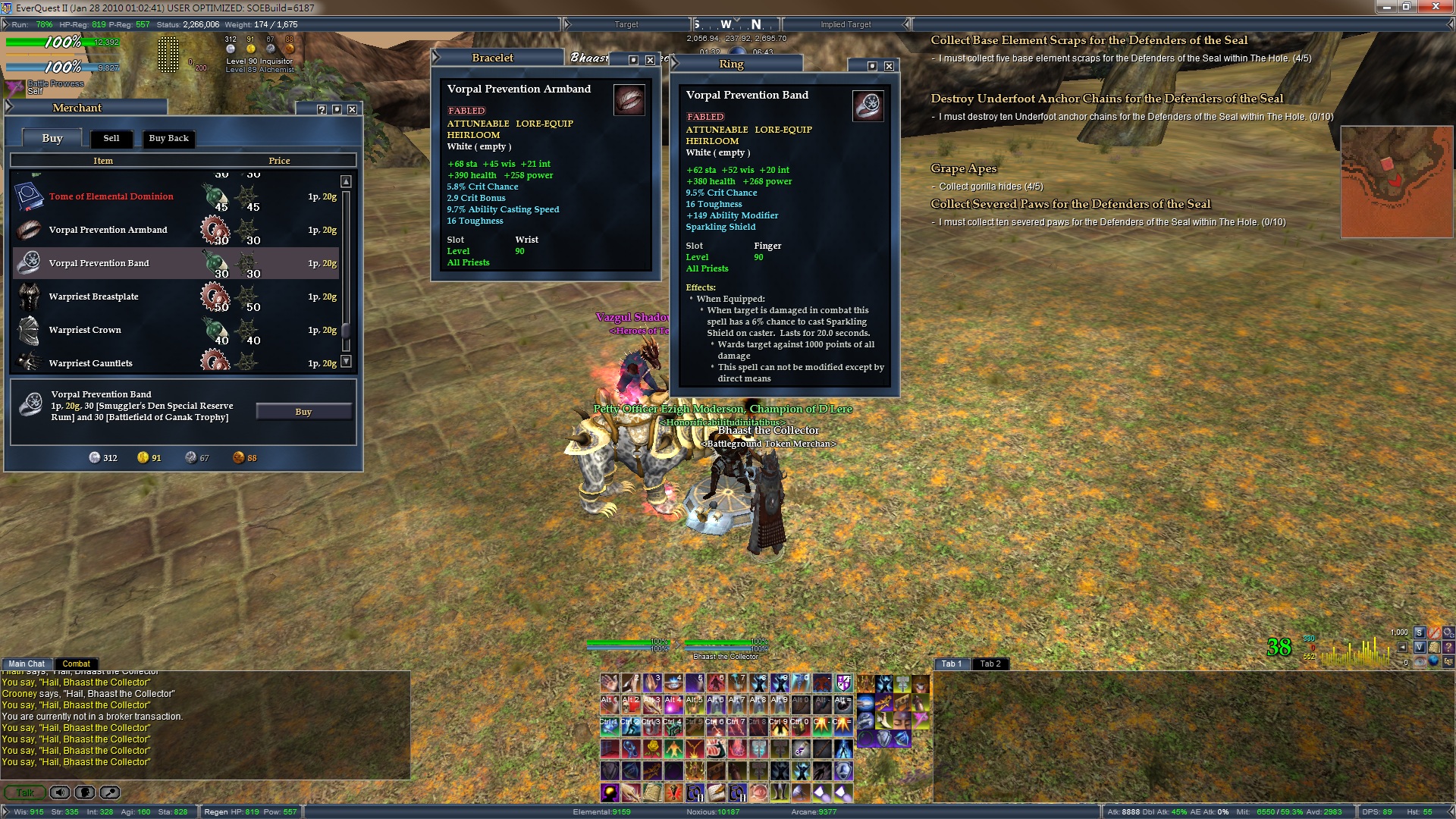This screenshot has height=819, width=1456.
Task: Pick the Warpriest Crown listing
Action: [85, 330]
